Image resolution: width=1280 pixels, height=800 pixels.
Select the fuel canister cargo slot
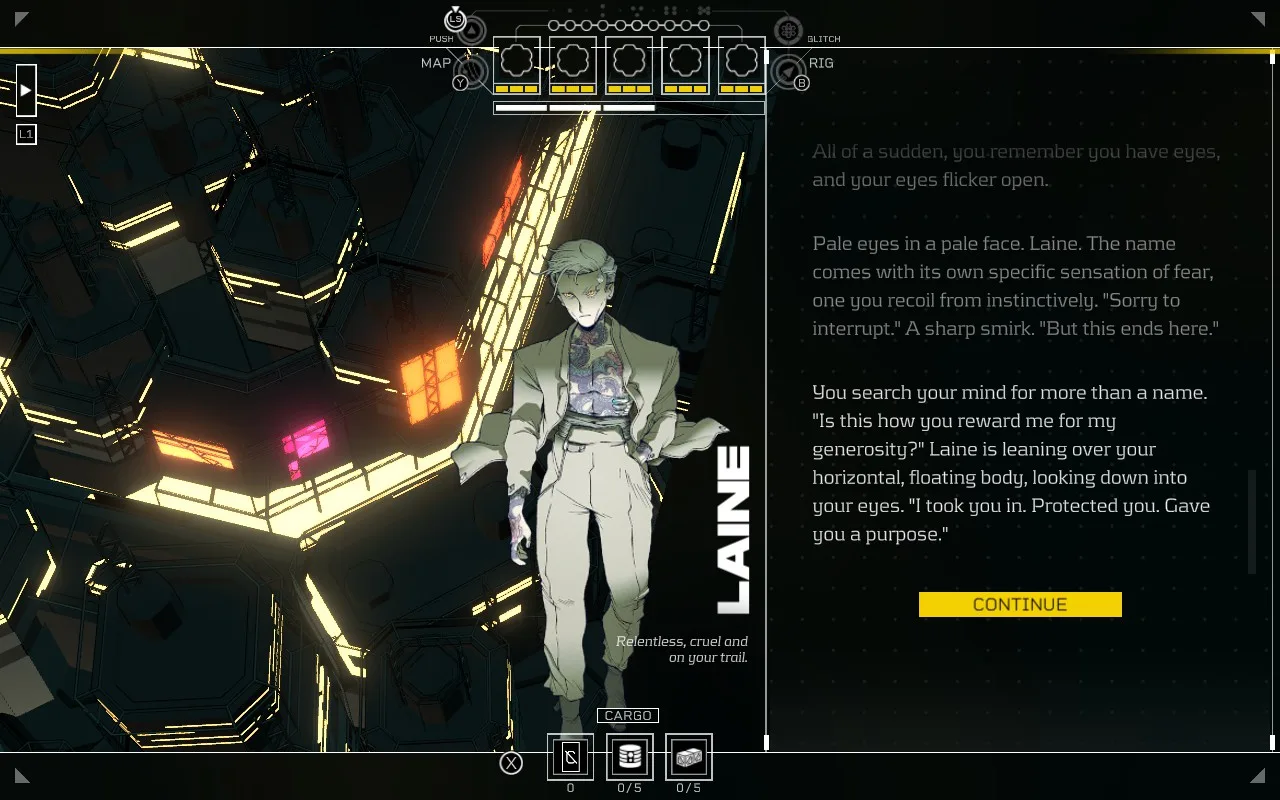(x=630, y=757)
